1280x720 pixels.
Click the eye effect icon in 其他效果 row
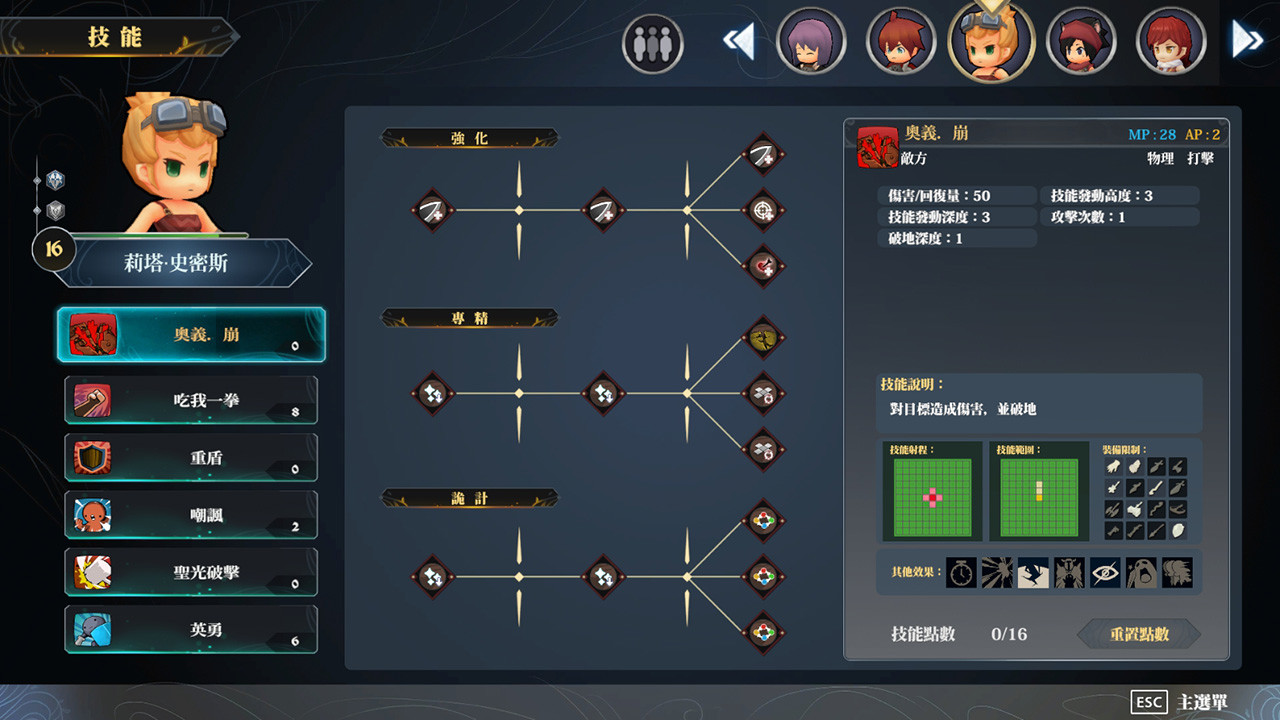click(x=1103, y=572)
